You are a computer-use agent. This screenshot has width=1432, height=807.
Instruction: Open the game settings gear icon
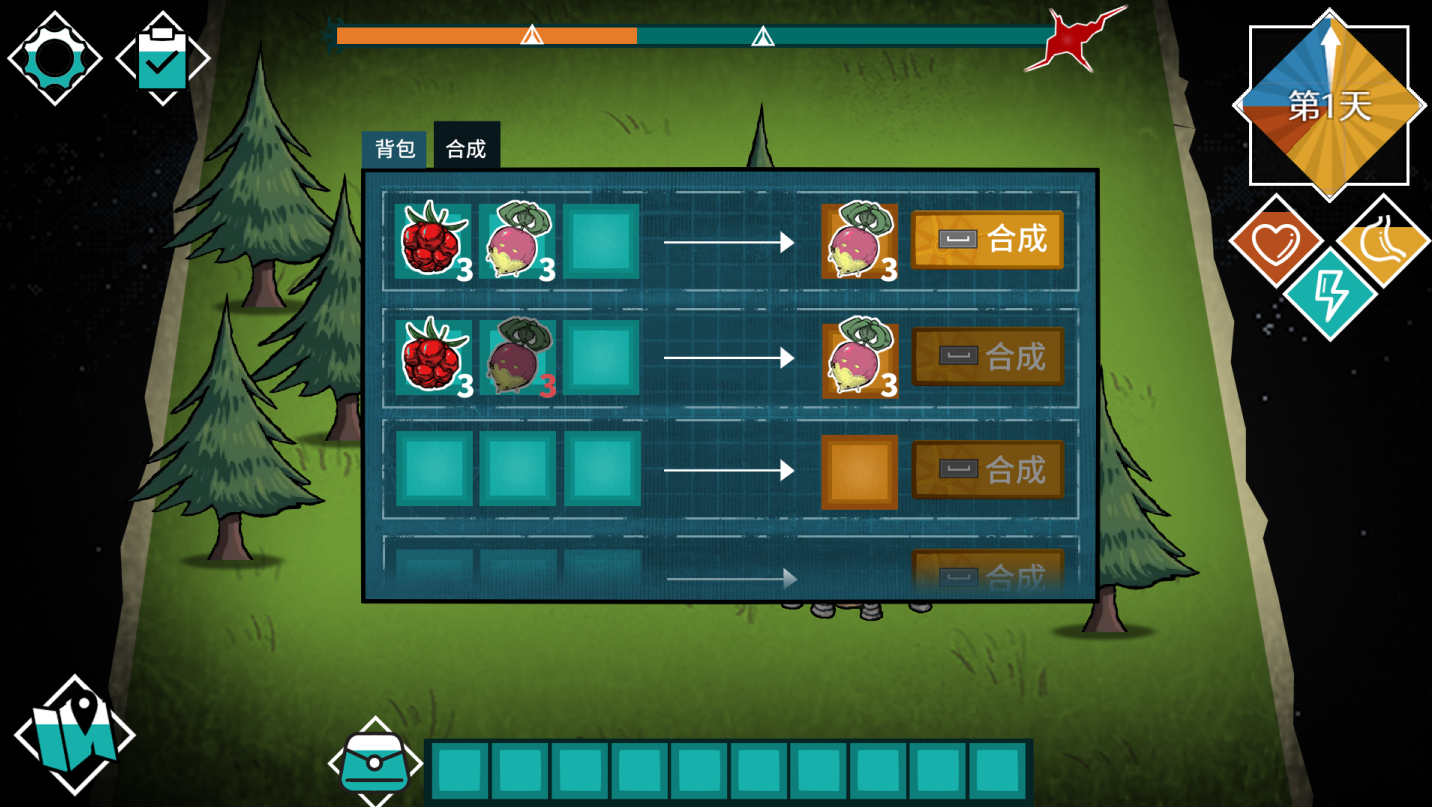point(55,57)
